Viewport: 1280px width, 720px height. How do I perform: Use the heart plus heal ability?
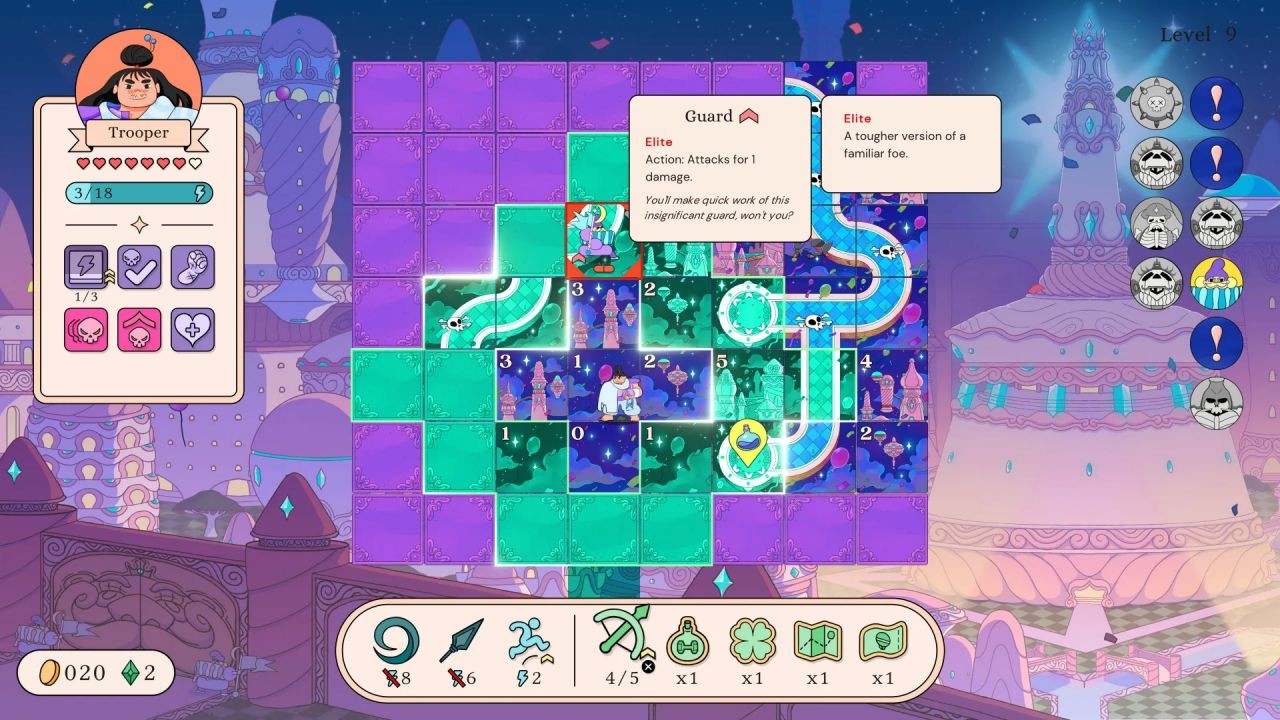click(x=192, y=329)
